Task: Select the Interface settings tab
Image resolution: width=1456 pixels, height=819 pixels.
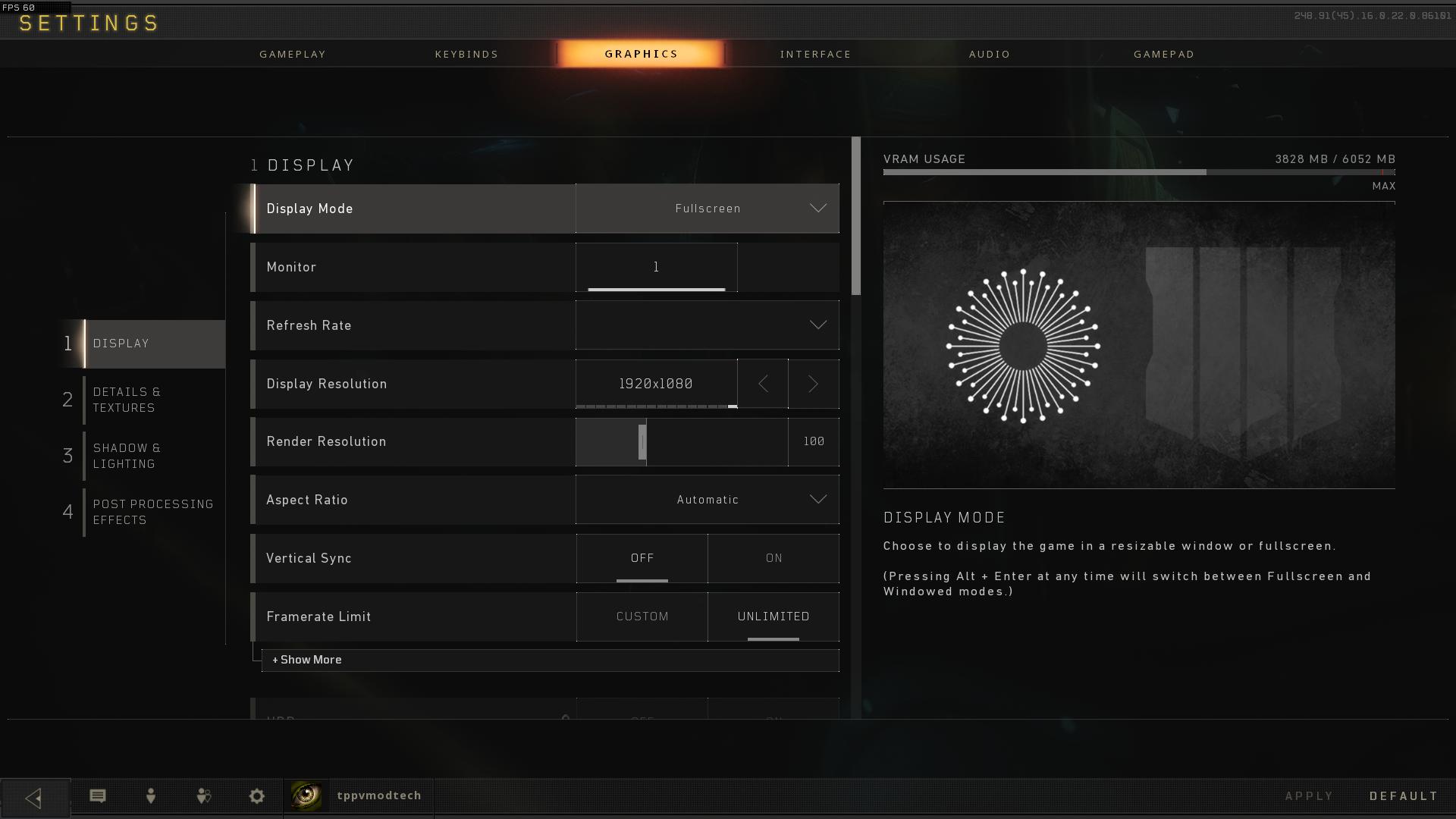Action: 815,54
